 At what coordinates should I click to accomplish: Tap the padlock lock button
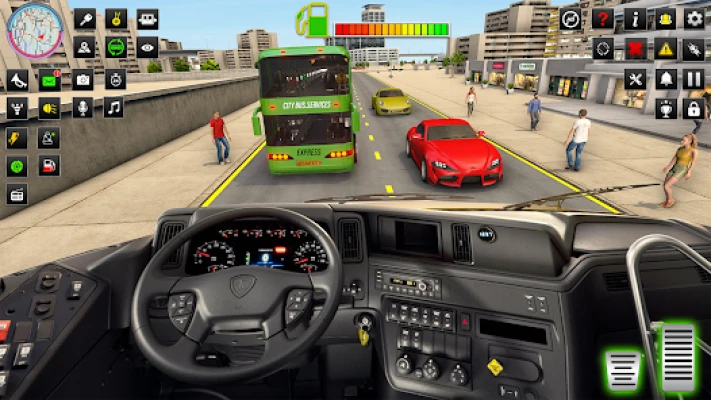tap(694, 108)
